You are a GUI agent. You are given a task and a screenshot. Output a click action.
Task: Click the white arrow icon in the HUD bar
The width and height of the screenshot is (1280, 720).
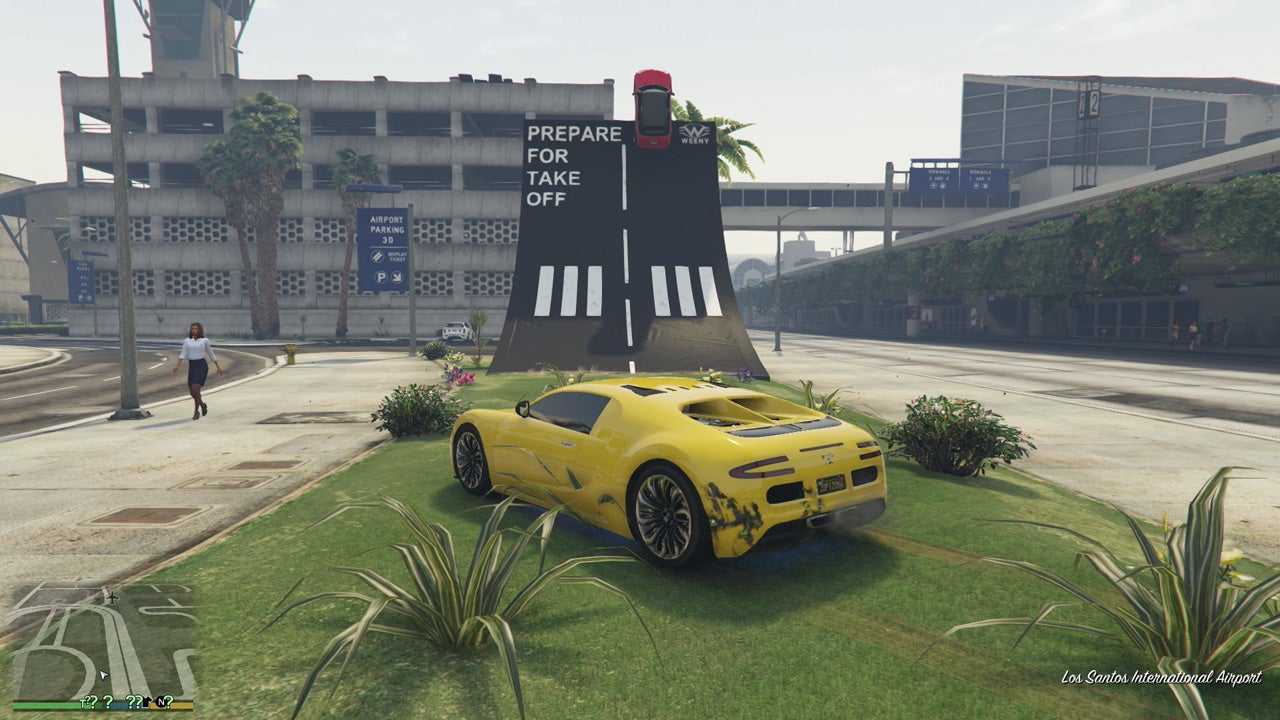click(148, 700)
